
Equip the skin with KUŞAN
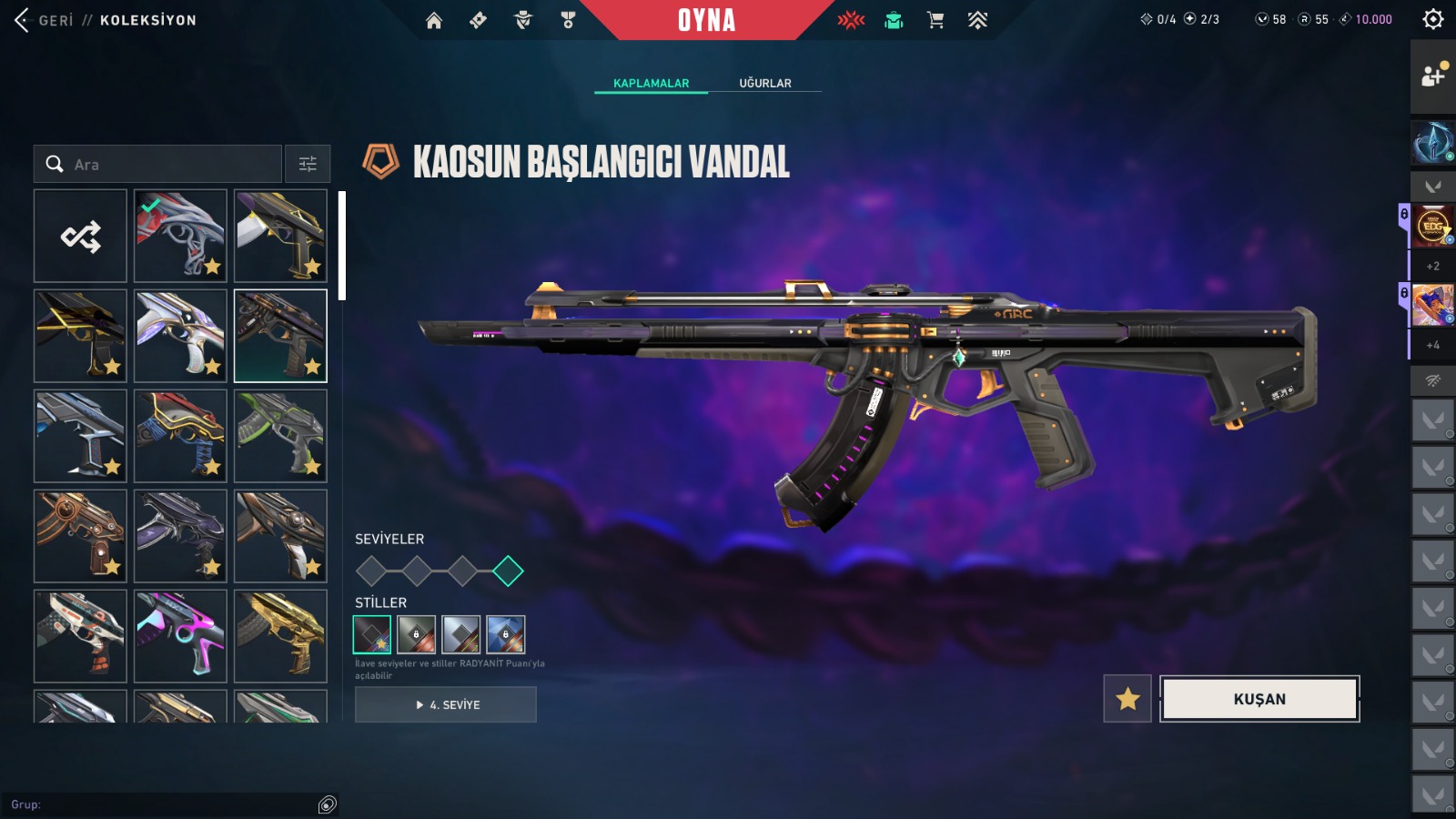tap(1259, 699)
